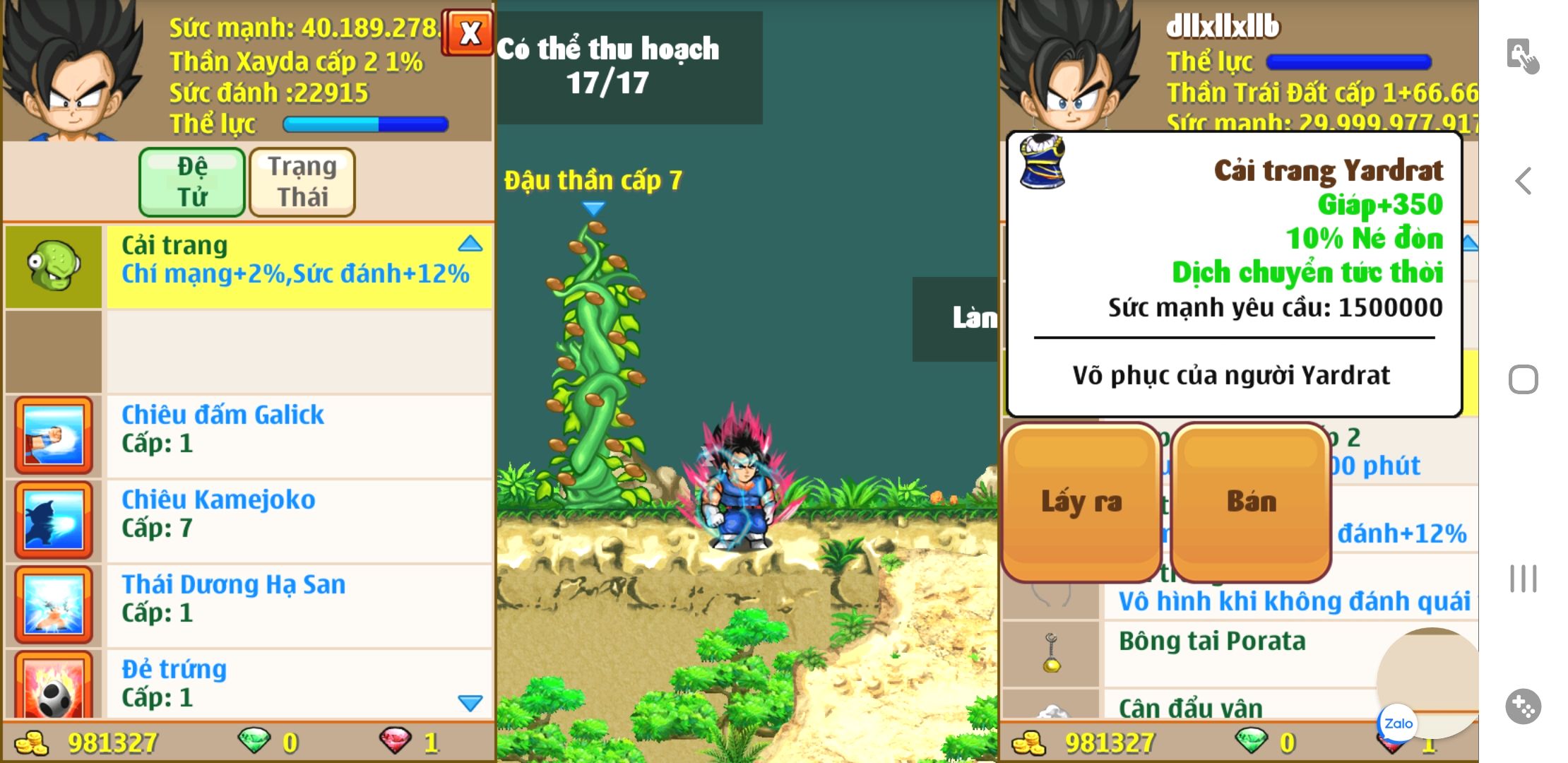Open the Trạng Thái tab
This screenshot has width=1568, height=763.
click(302, 182)
